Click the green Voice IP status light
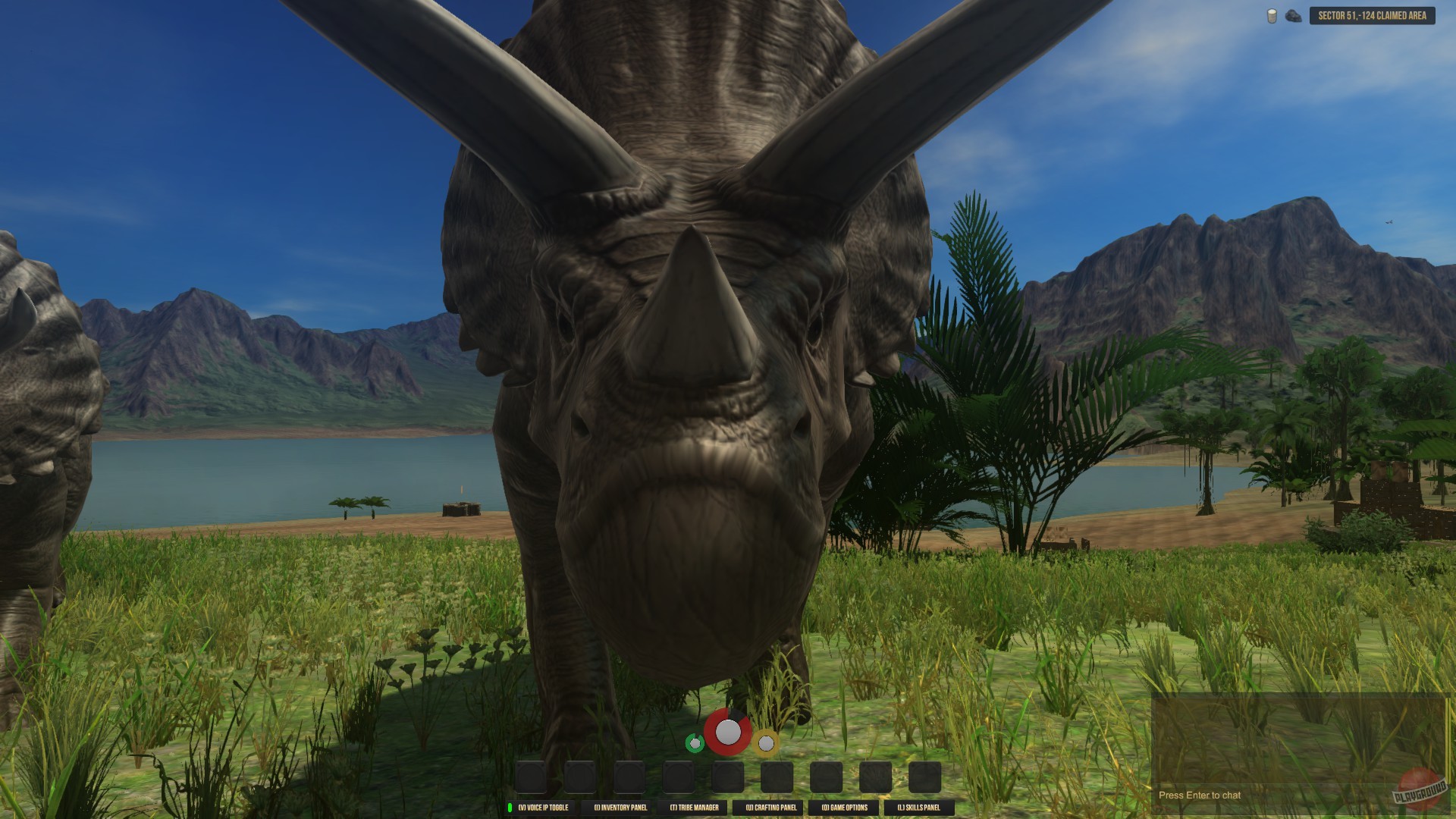 pos(509,808)
